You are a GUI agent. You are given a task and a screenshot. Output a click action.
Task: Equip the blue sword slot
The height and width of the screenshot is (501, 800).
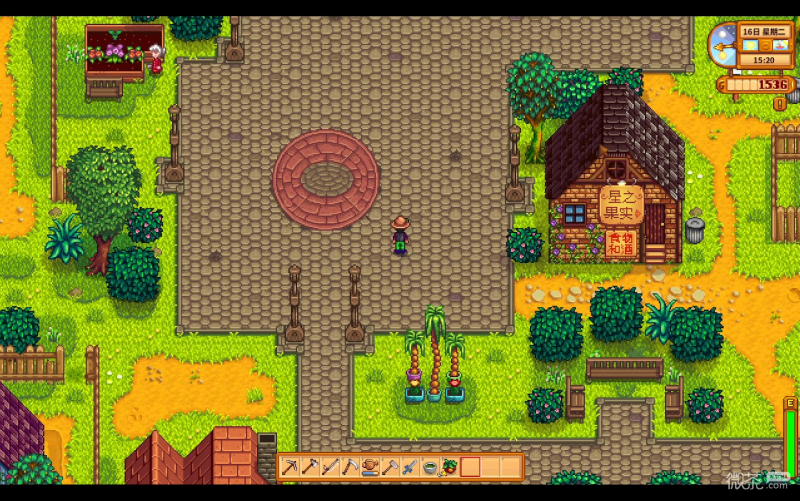(410, 466)
